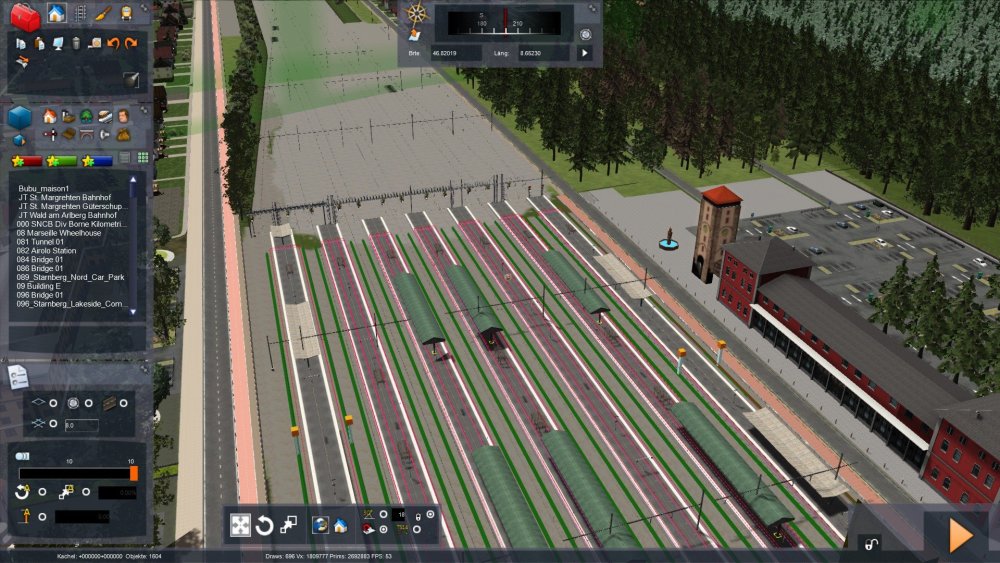The width and height of the screenshot is (1000, 563).
Task: Select the circular rotate tool in bottom toolbar
Action: [x=265, y=525]
